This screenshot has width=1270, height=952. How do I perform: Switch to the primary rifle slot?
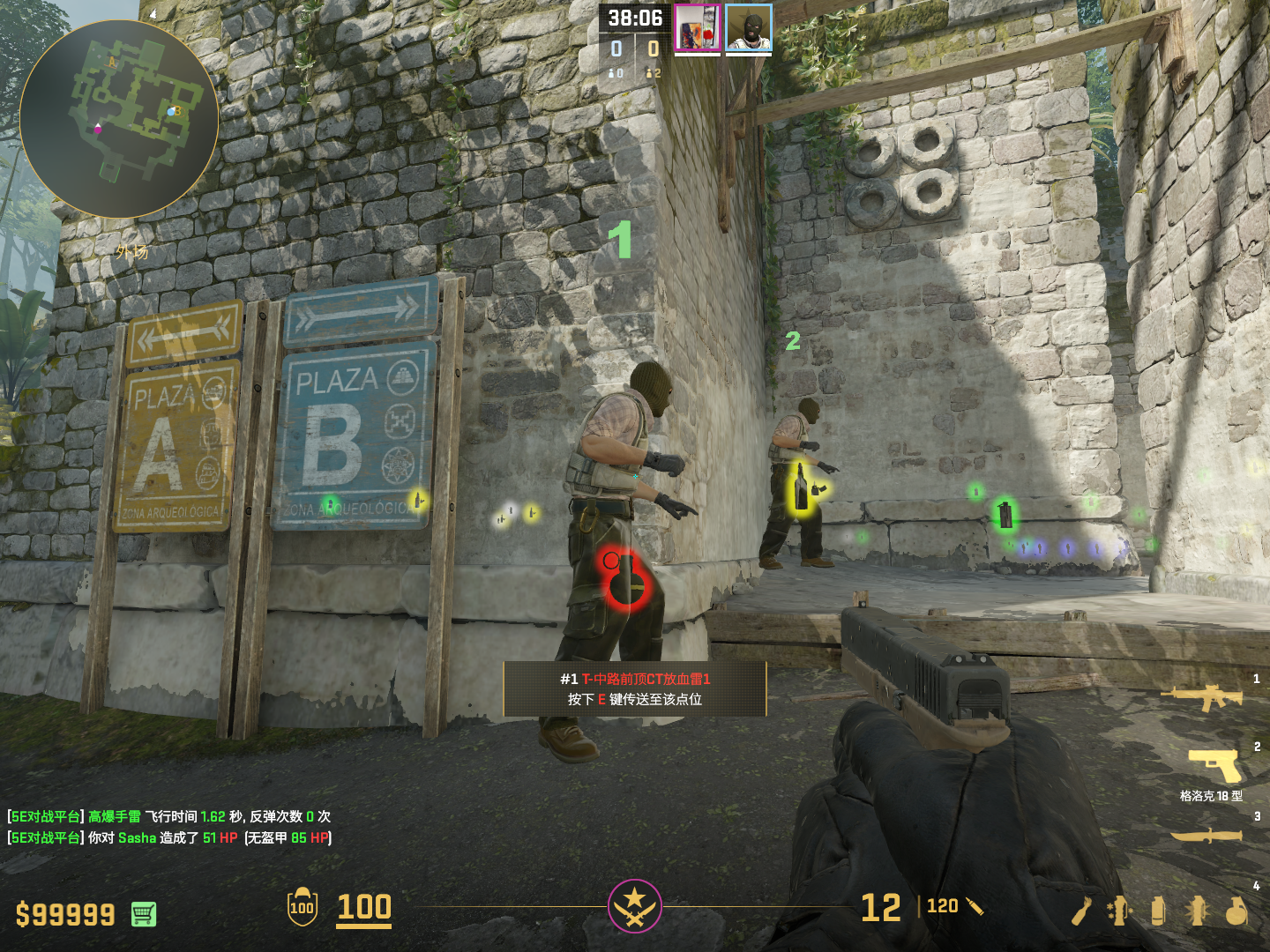pos(1202,697)
